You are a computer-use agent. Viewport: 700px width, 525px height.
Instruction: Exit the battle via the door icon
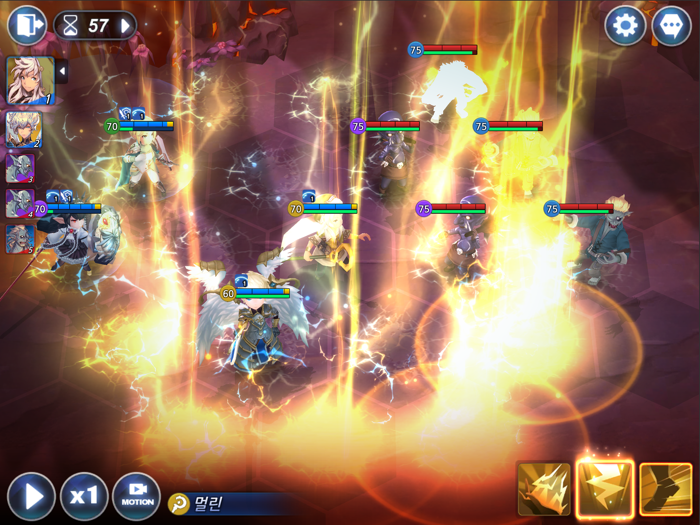click(27, 25)
